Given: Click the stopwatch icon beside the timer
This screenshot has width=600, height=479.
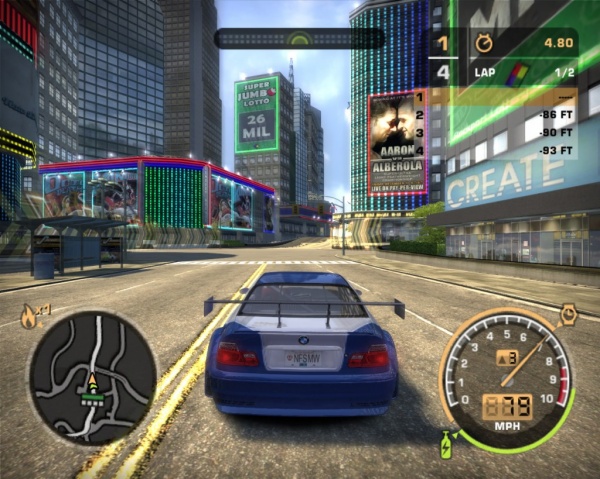Looking at the screenshot, I should click(484, 43).
